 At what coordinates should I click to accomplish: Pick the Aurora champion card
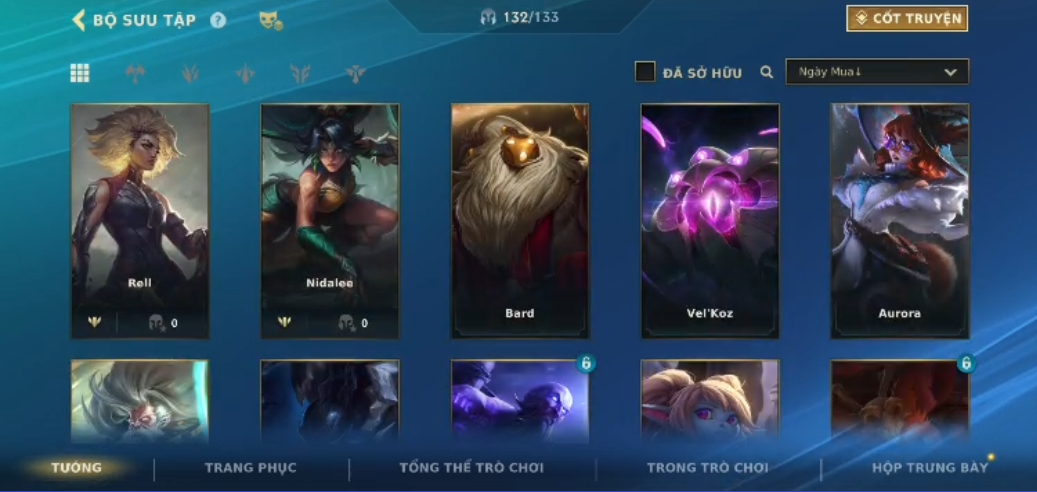point(900,220)
